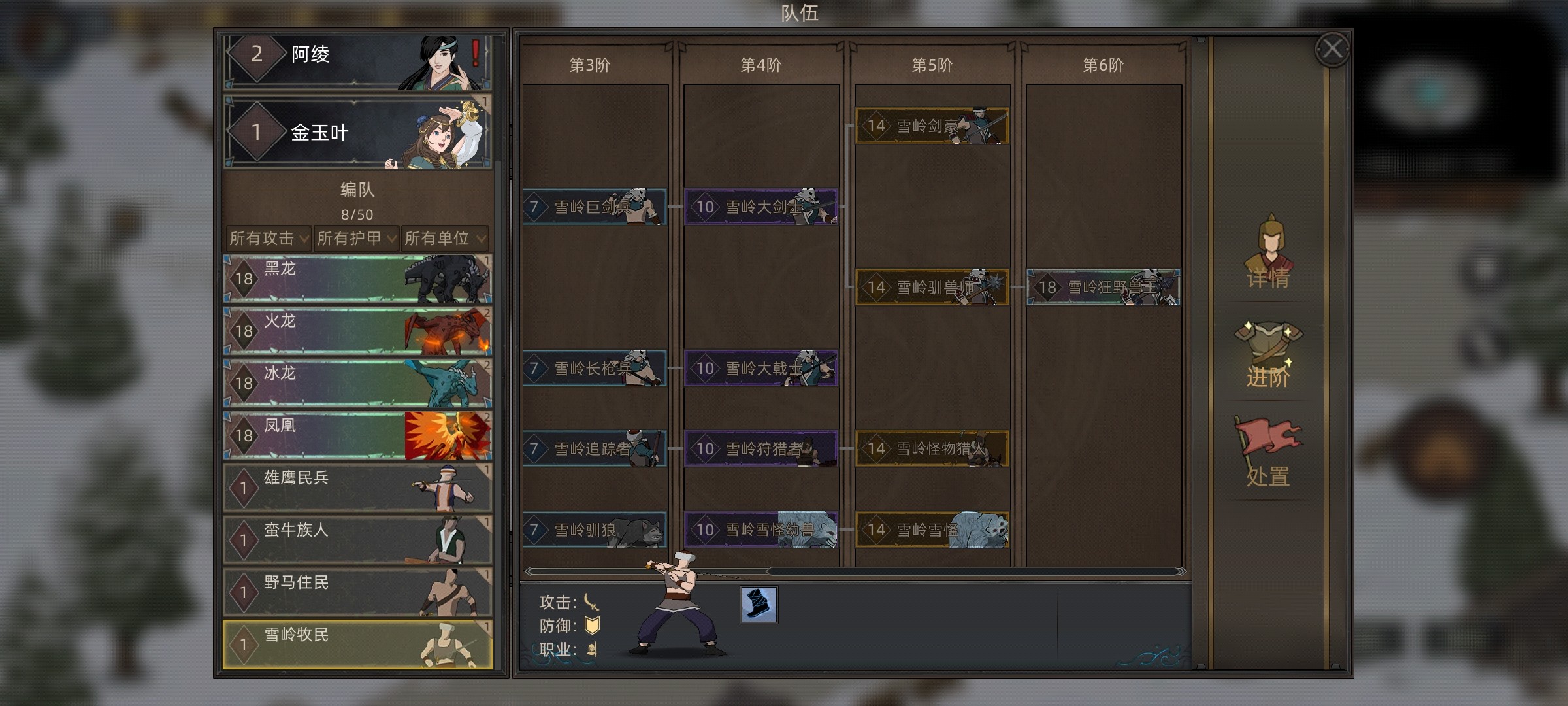Open the 所有护甲 armor filter dropdown
Screen dimensions: 1568x706
[356, 239]
